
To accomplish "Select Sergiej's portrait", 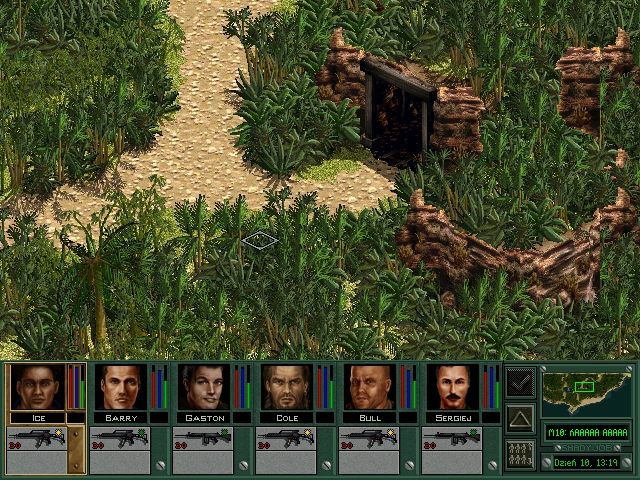I will click(452, 387).
